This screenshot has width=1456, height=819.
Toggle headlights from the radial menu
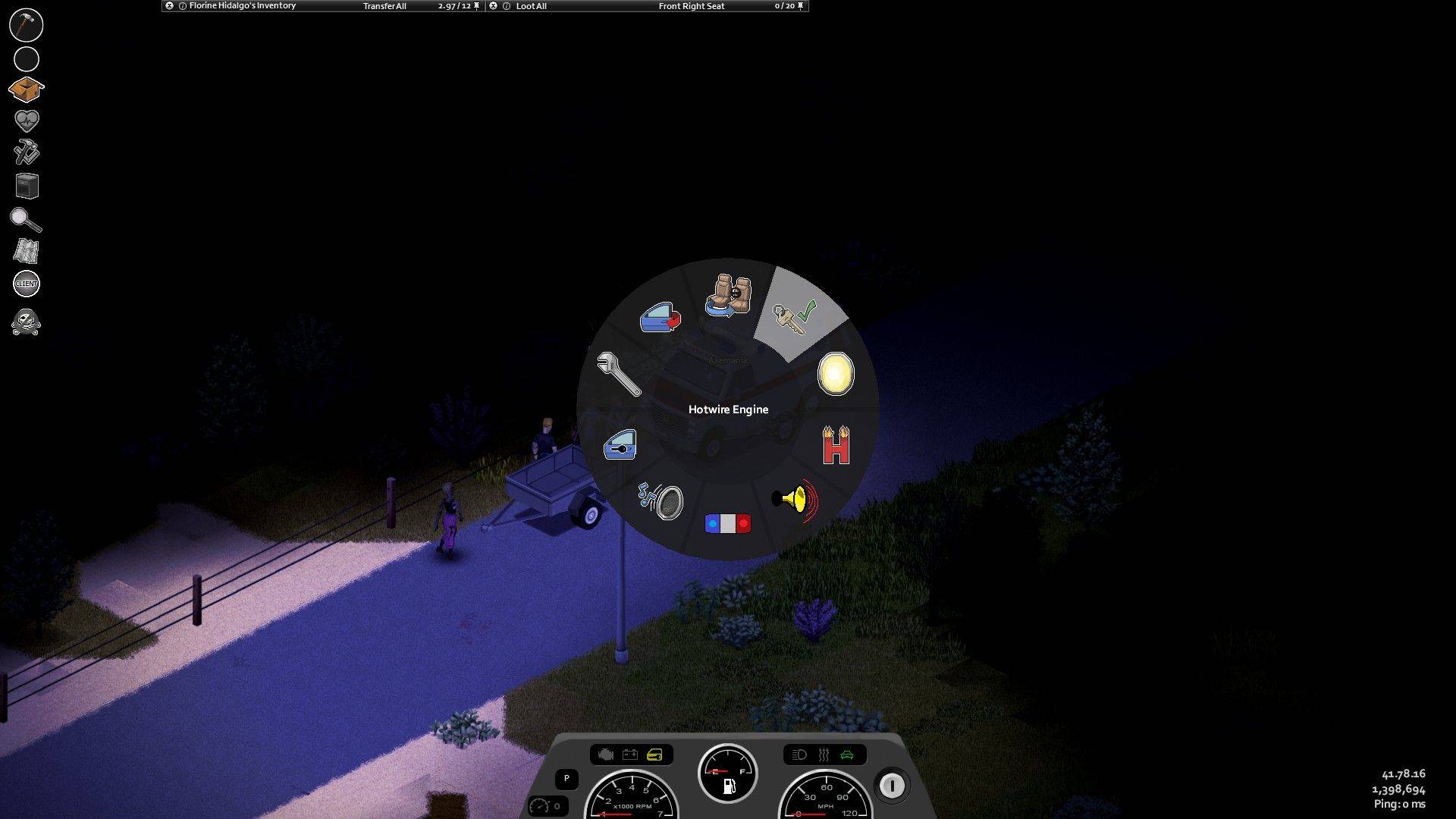coord(836,374)
